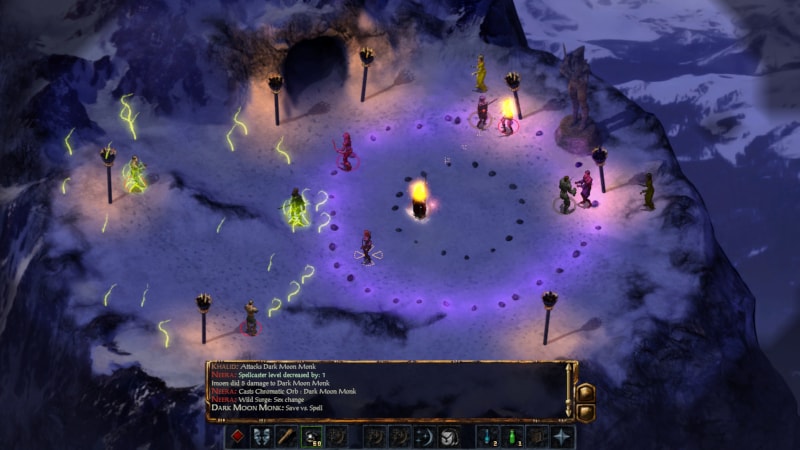
Task: Activate the four-pointed star special abilities button
Action: point(563,437)
